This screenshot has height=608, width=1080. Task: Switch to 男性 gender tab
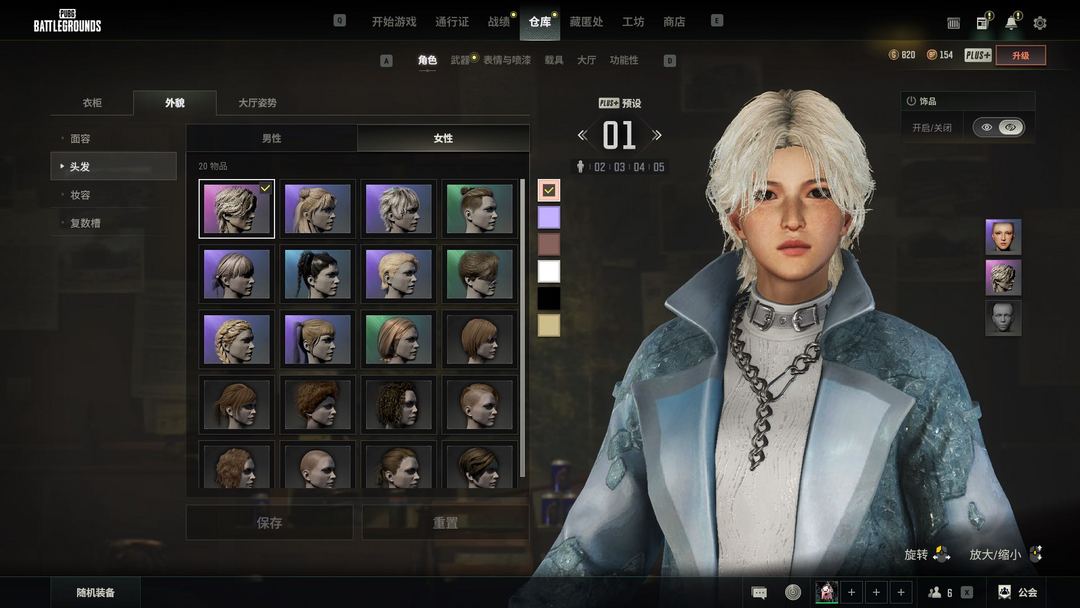[271, 138]
